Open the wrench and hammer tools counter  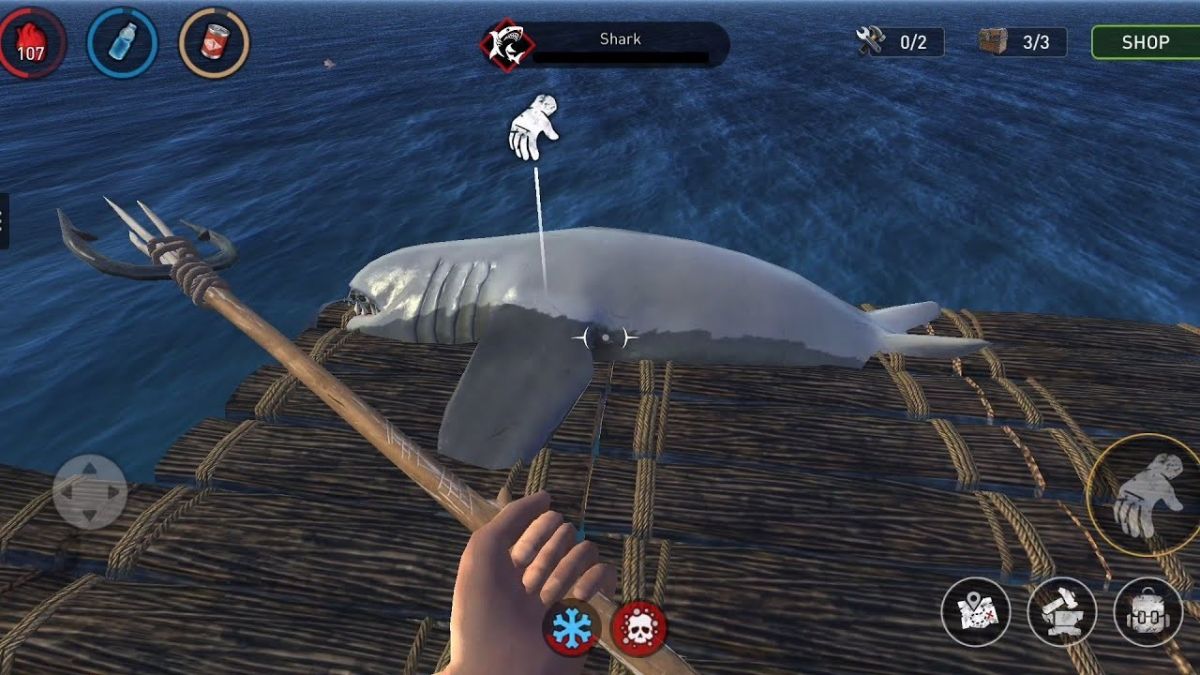click(x=900, y=42)
